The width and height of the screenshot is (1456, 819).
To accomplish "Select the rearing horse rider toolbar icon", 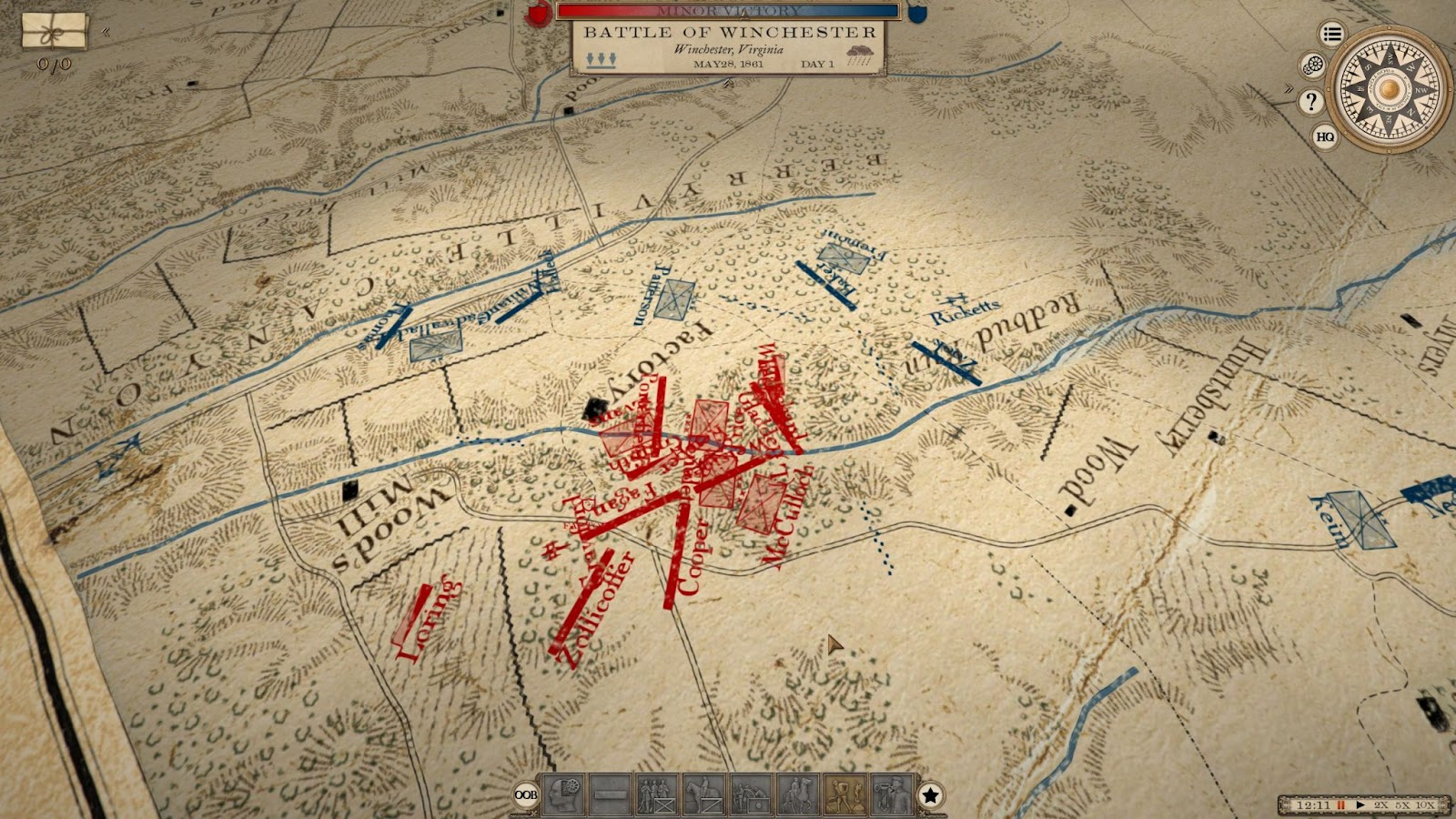I will tap(798, 794).
